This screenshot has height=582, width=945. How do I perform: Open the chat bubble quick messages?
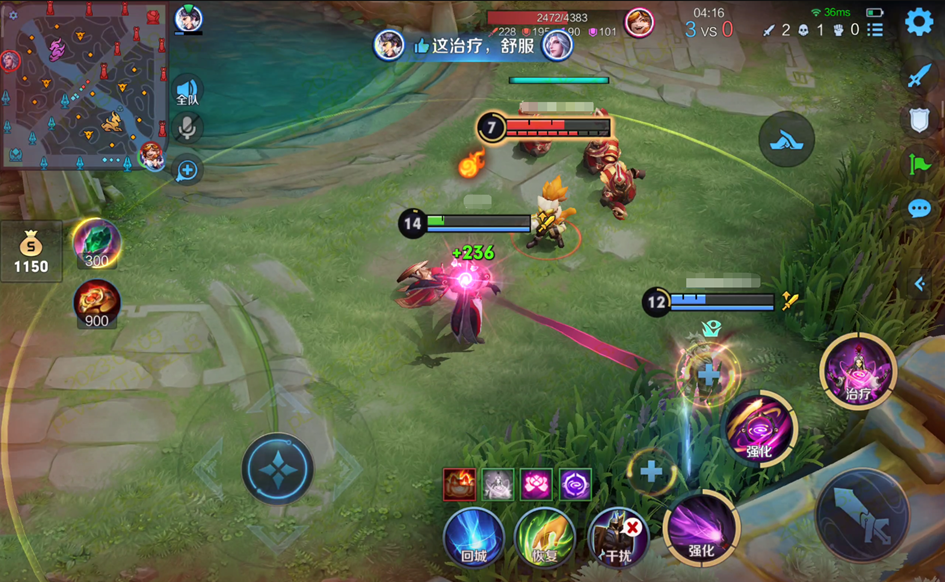pos(919,208)
